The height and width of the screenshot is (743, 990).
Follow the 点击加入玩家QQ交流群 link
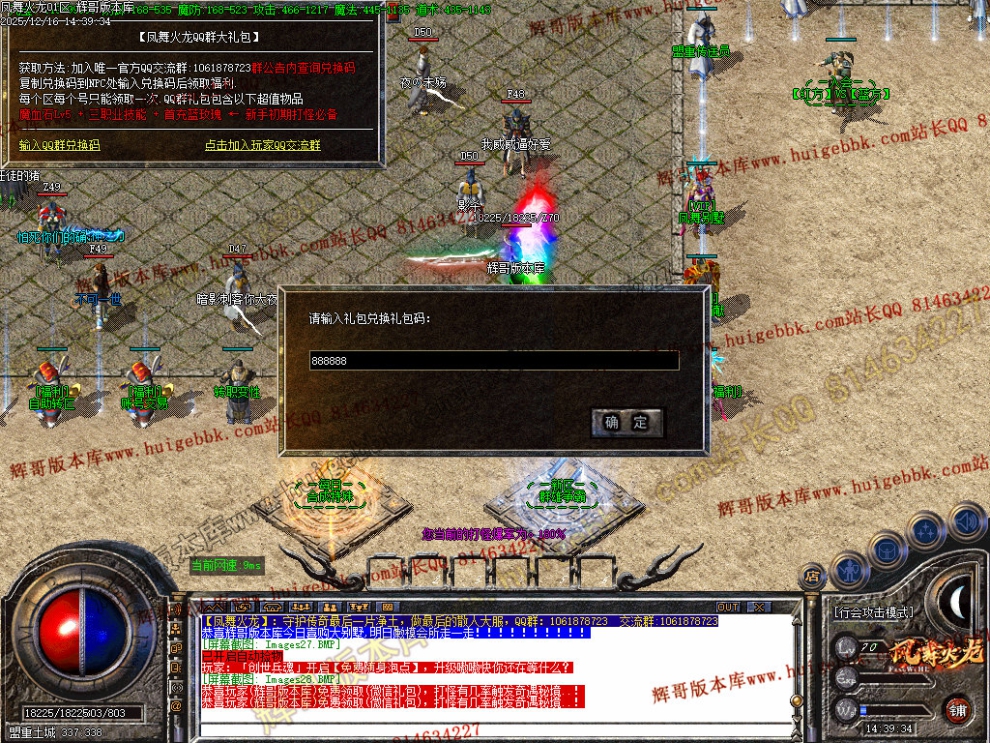pos(262,145)
